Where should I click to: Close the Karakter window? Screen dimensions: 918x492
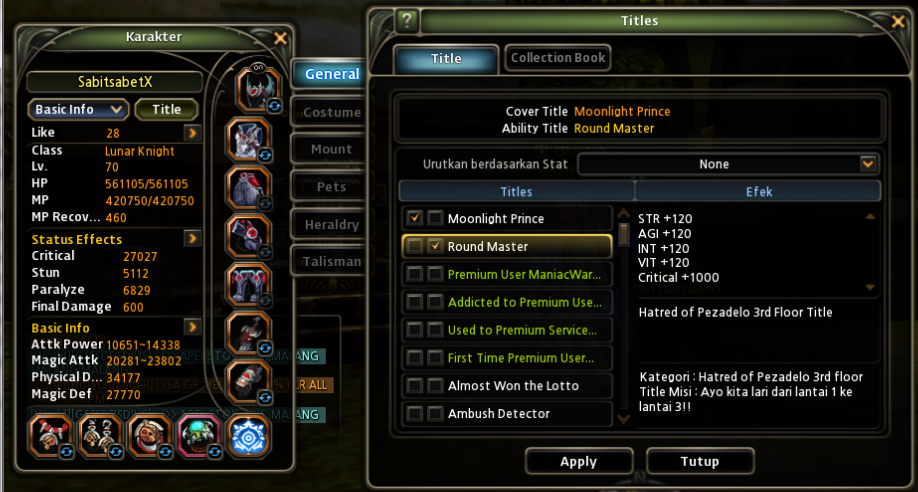[280, 38]
